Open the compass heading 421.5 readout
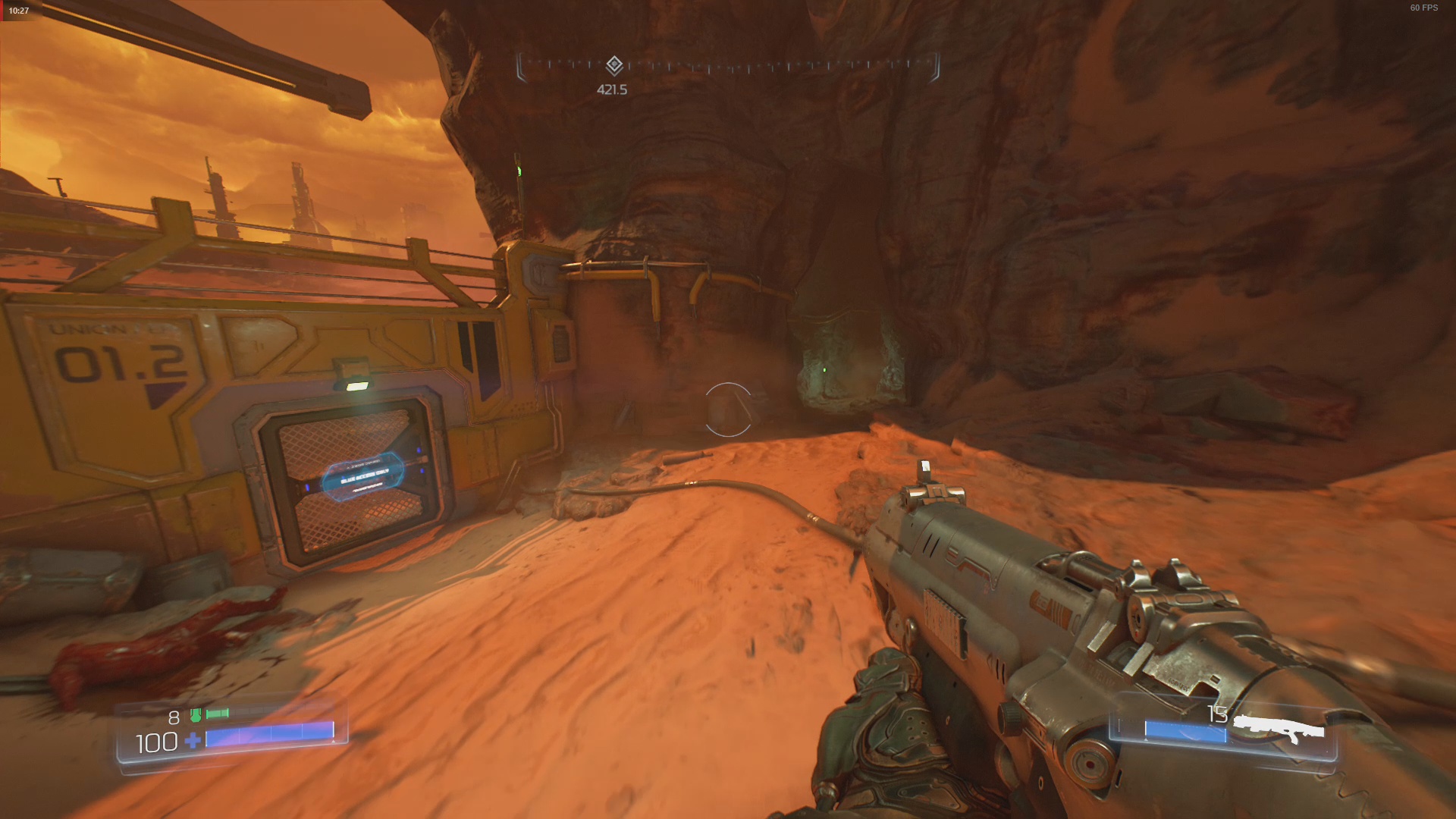 coord(611,89)
